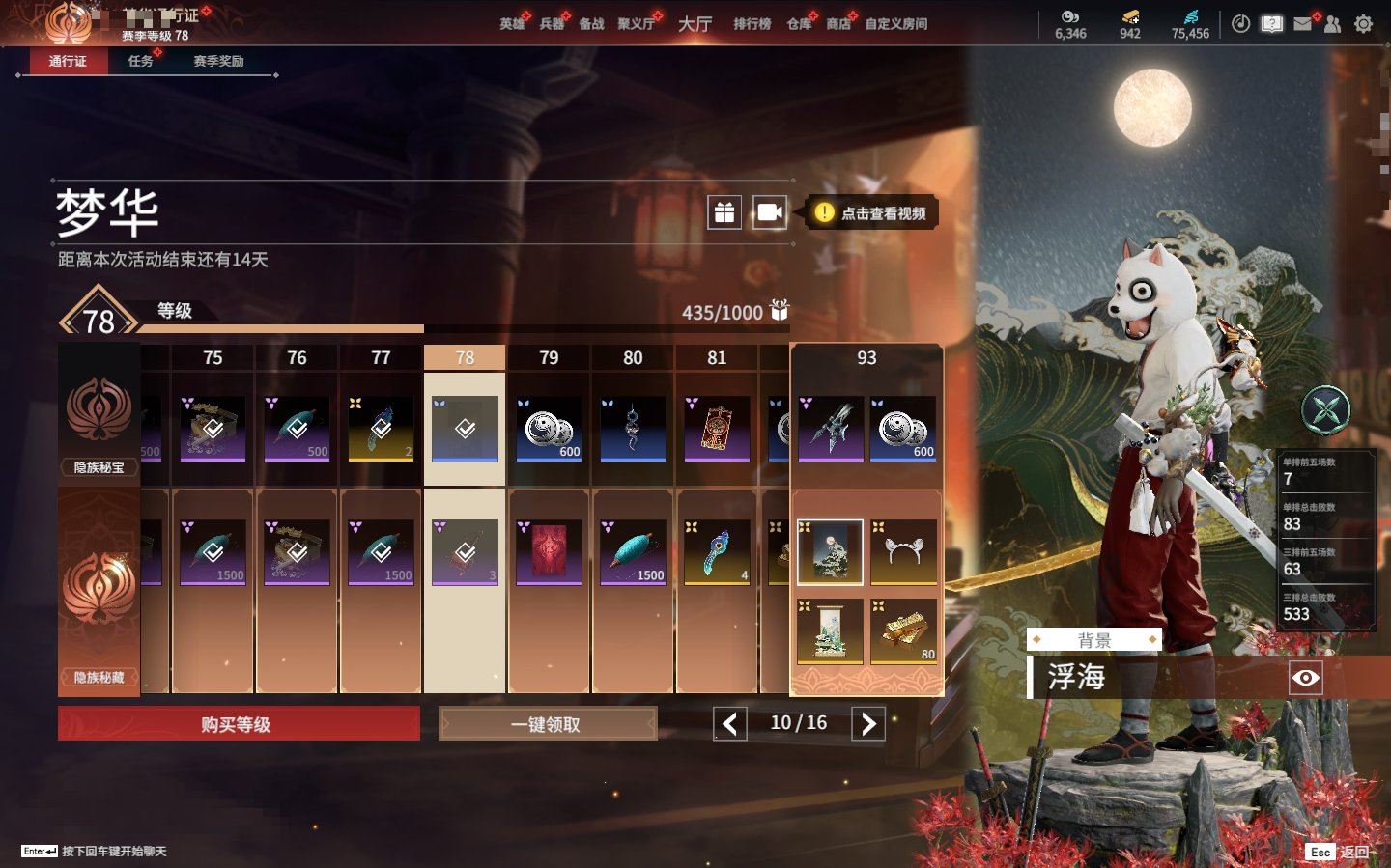1391x868 pixels.
Task: Switch to the 赛季奖励 tab
Action: [218, 61]
